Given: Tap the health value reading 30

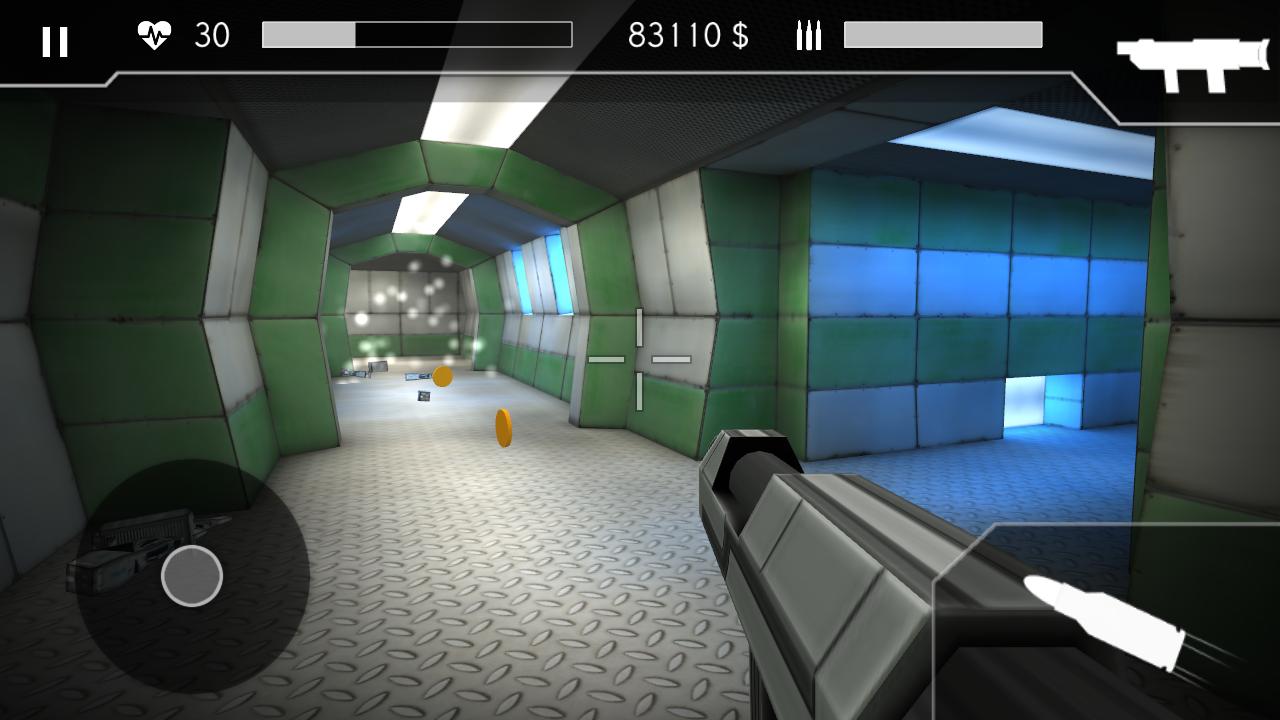Looking at the screenshot, I should coord(214,36).
